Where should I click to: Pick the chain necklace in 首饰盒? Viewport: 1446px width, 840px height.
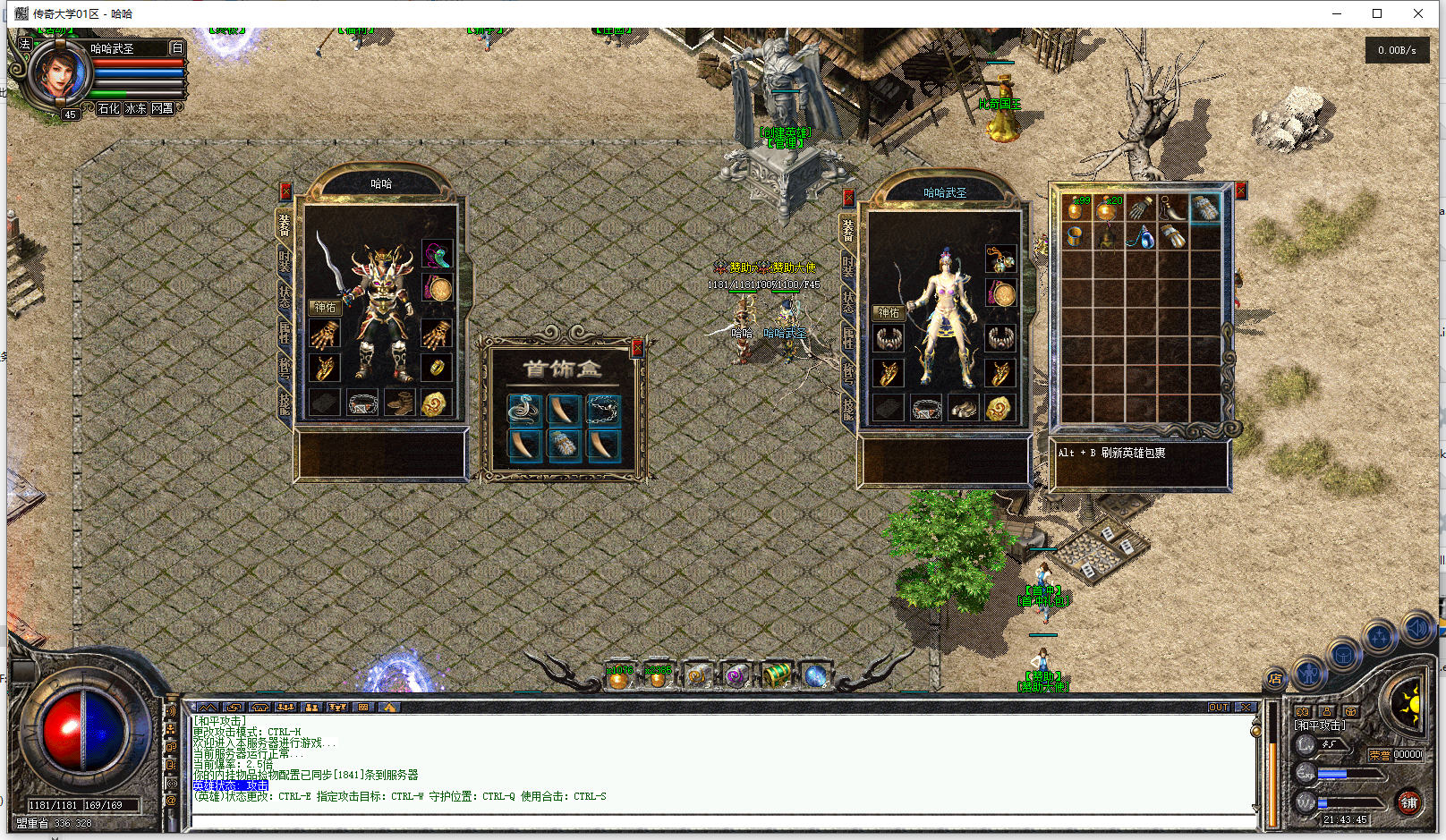[x=604, y=410]
